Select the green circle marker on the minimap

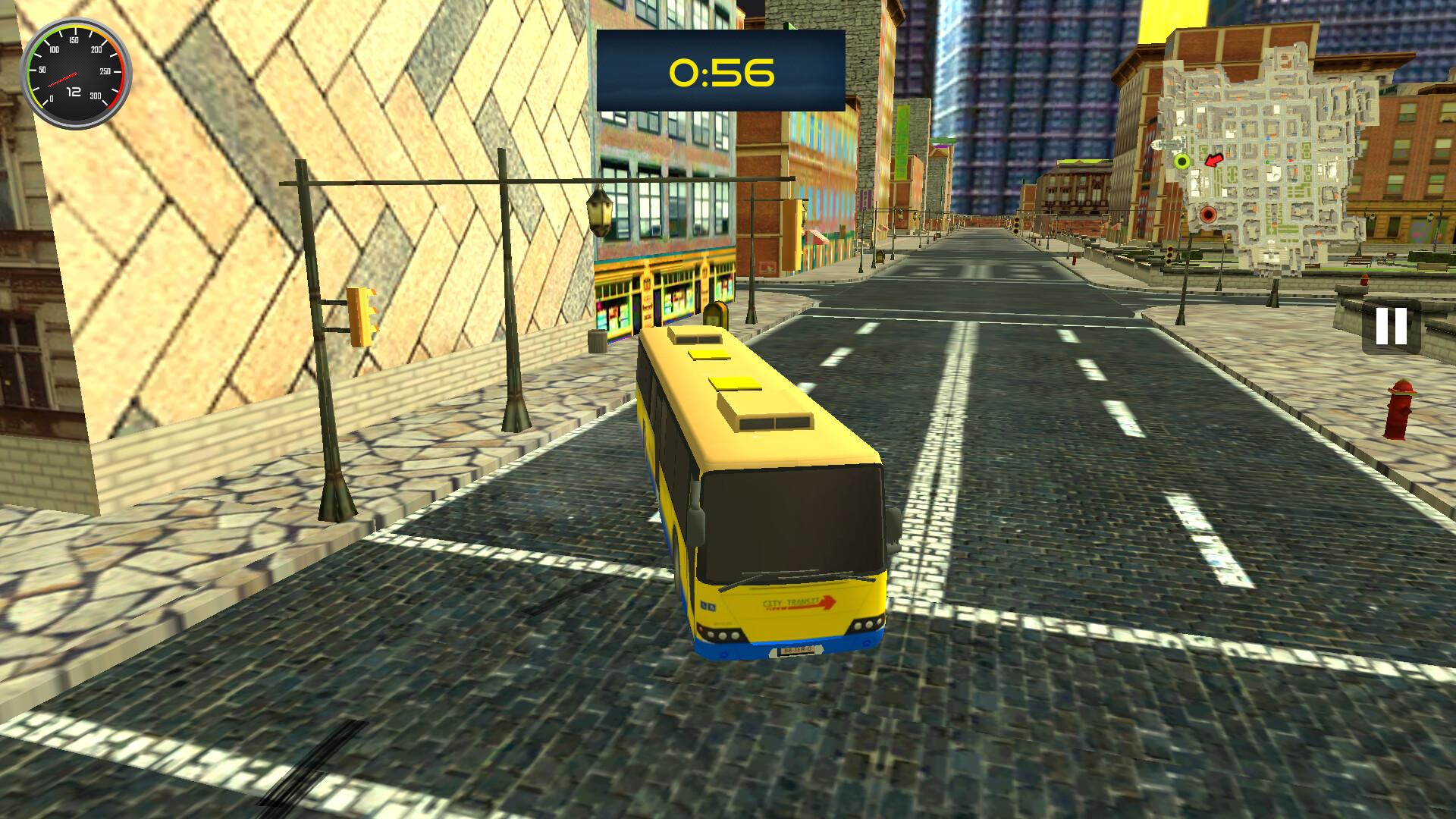point(1182,161)
